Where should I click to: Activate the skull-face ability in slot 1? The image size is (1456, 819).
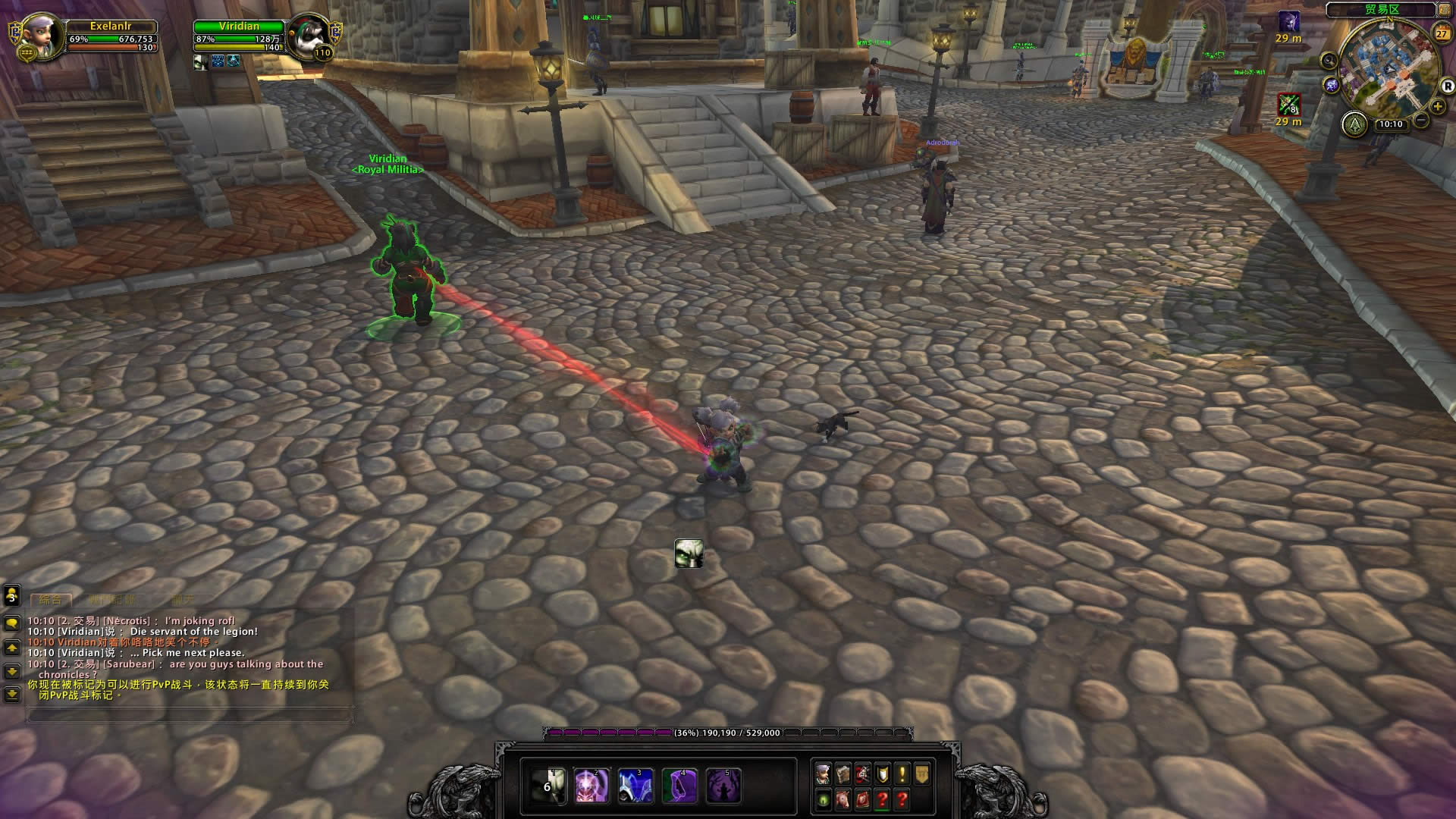pyautogui.click(x=549, y=786)
